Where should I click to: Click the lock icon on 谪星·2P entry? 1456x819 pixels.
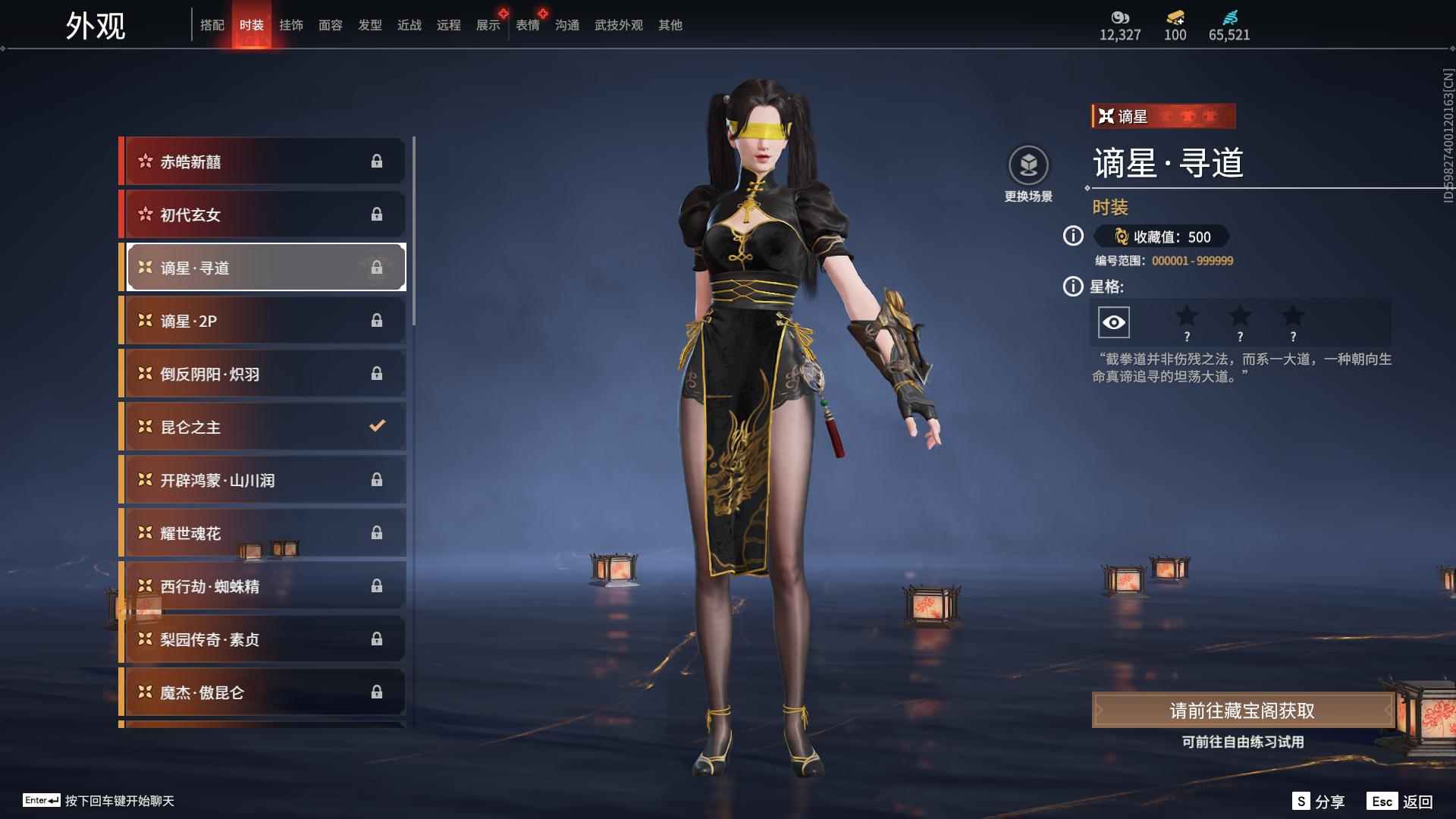[x=377, y=320]
